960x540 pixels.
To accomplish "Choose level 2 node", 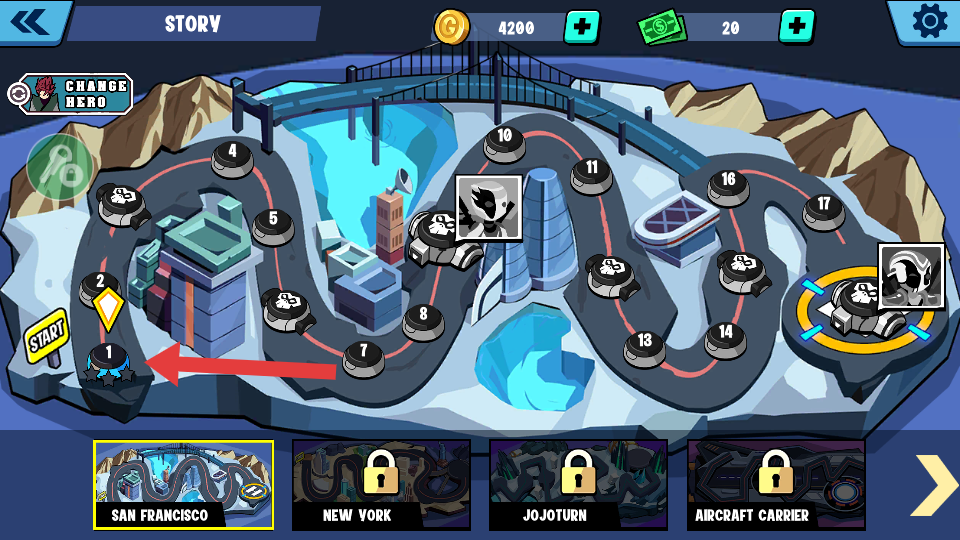I will pyautogui.click(x=99, y=286).
